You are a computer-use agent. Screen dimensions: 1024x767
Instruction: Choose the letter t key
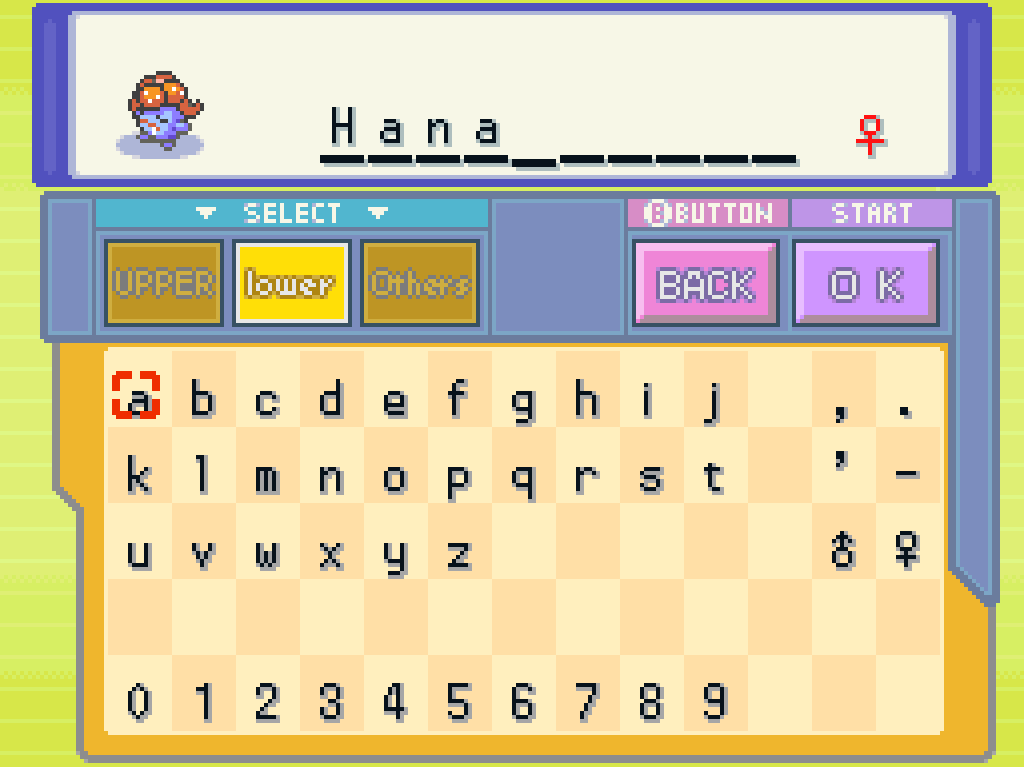(714, 477)
